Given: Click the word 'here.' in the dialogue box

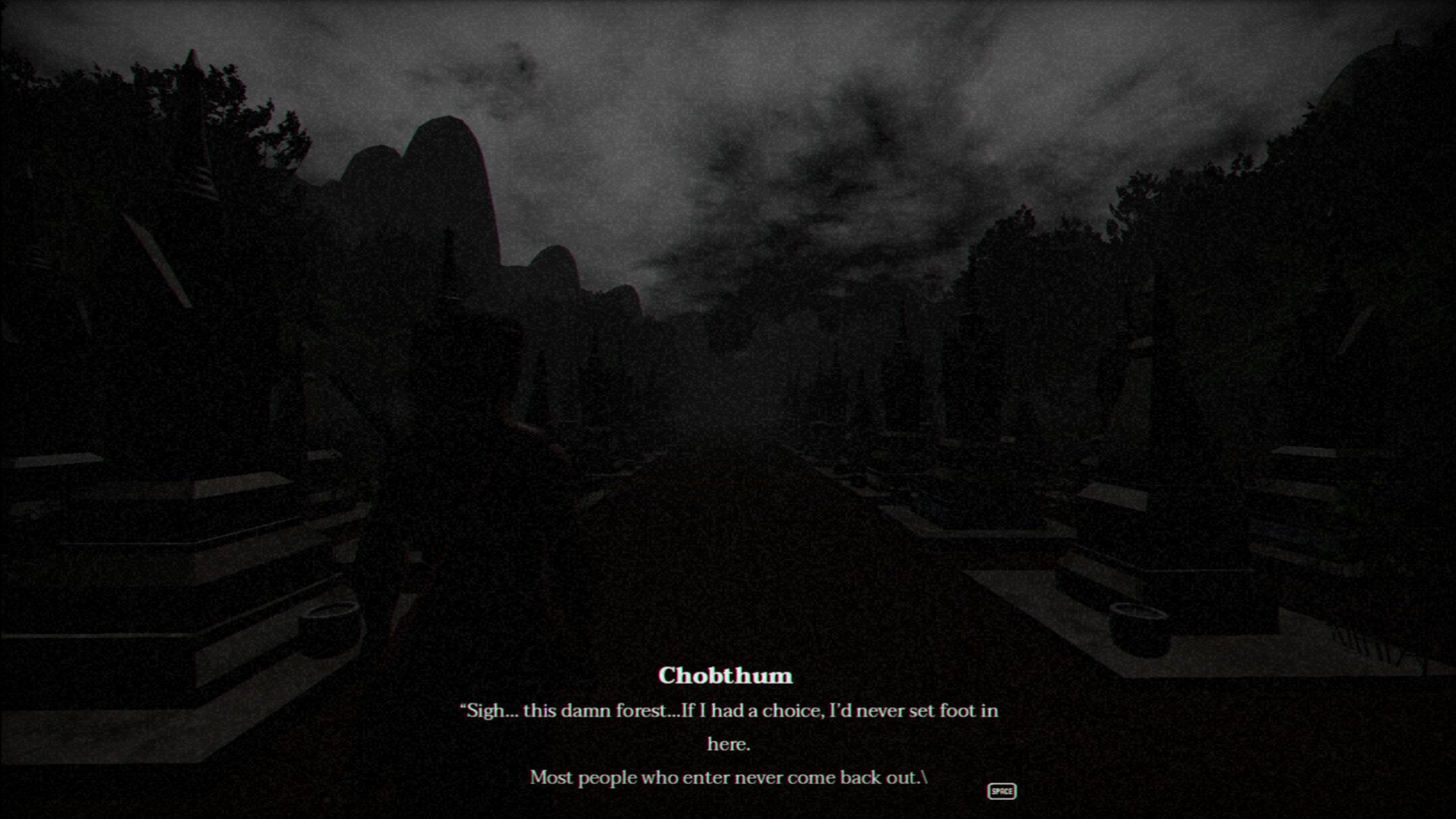Looking at the screenshot, I should pyautogui.click(x=726, y=744).
